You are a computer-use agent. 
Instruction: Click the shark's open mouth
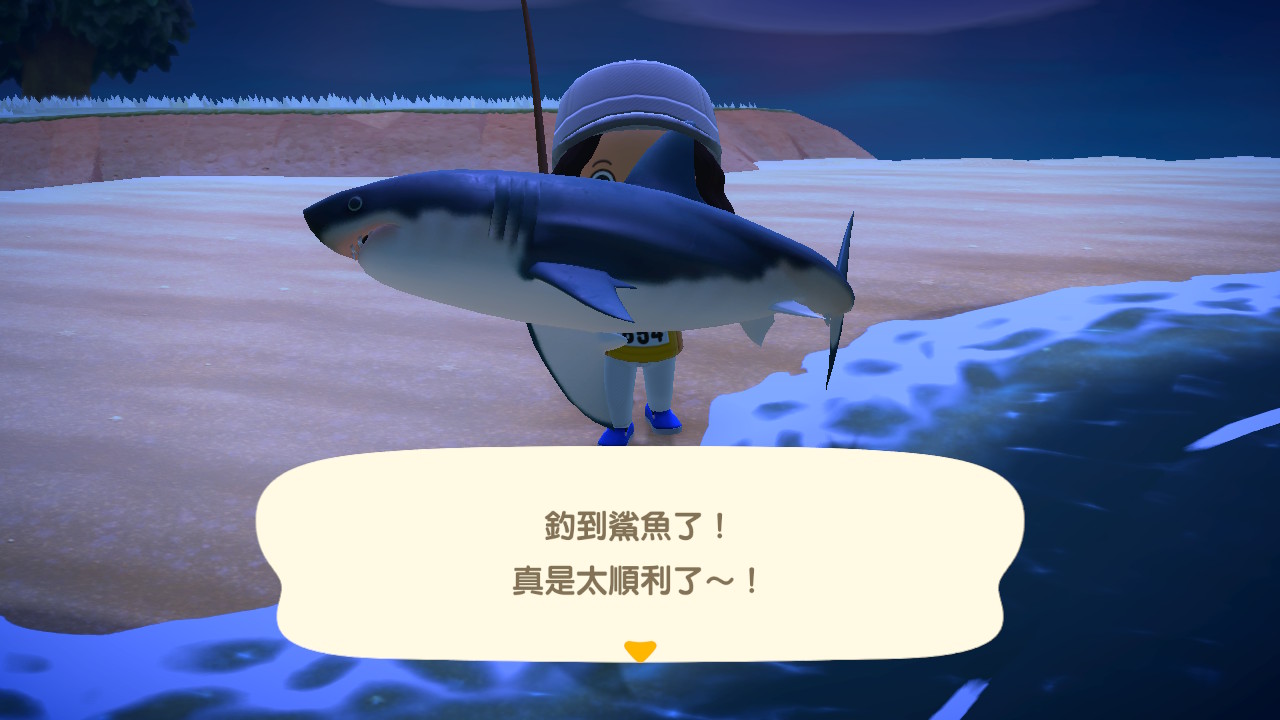(365, 240)
